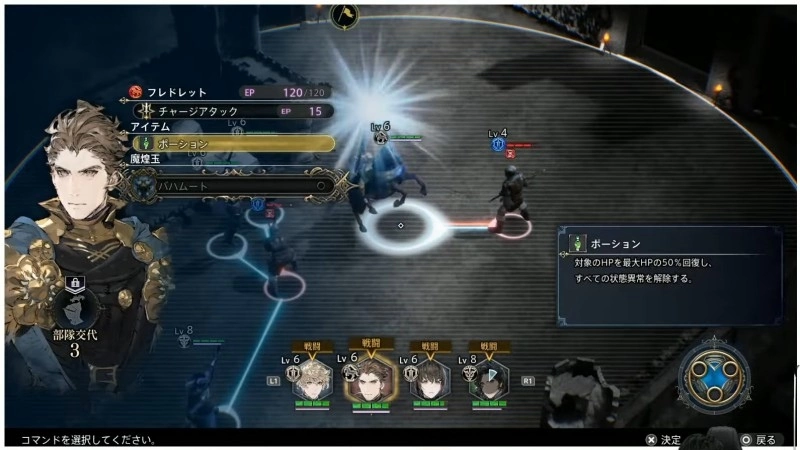Viewport: 800px width, 450px height.
Task: Use the ポーション item entry
Action: point(235,144)
